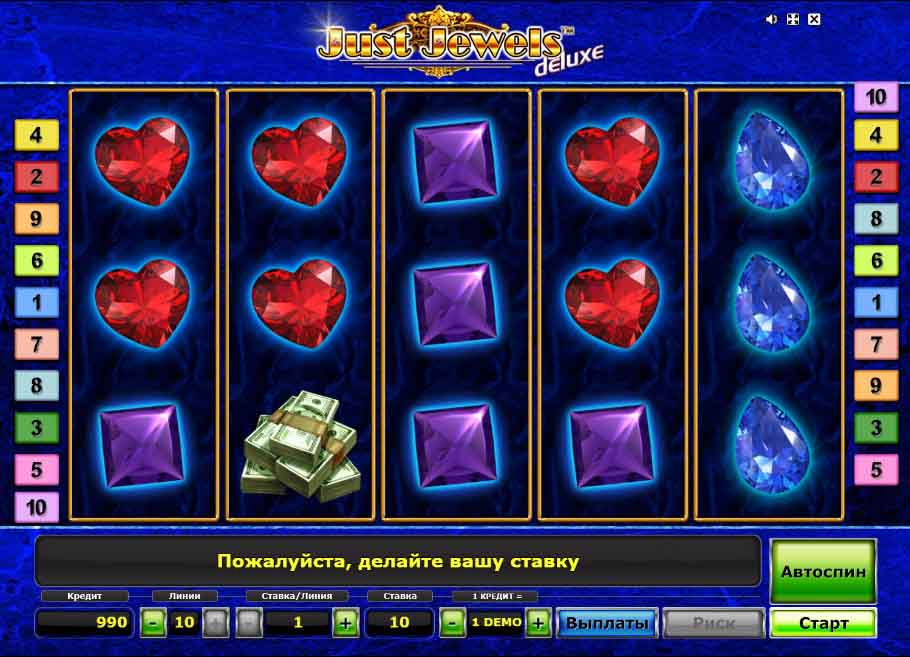Lower the Ставка/Линия bet per line
Screen dimensions: 910x657
249,623
